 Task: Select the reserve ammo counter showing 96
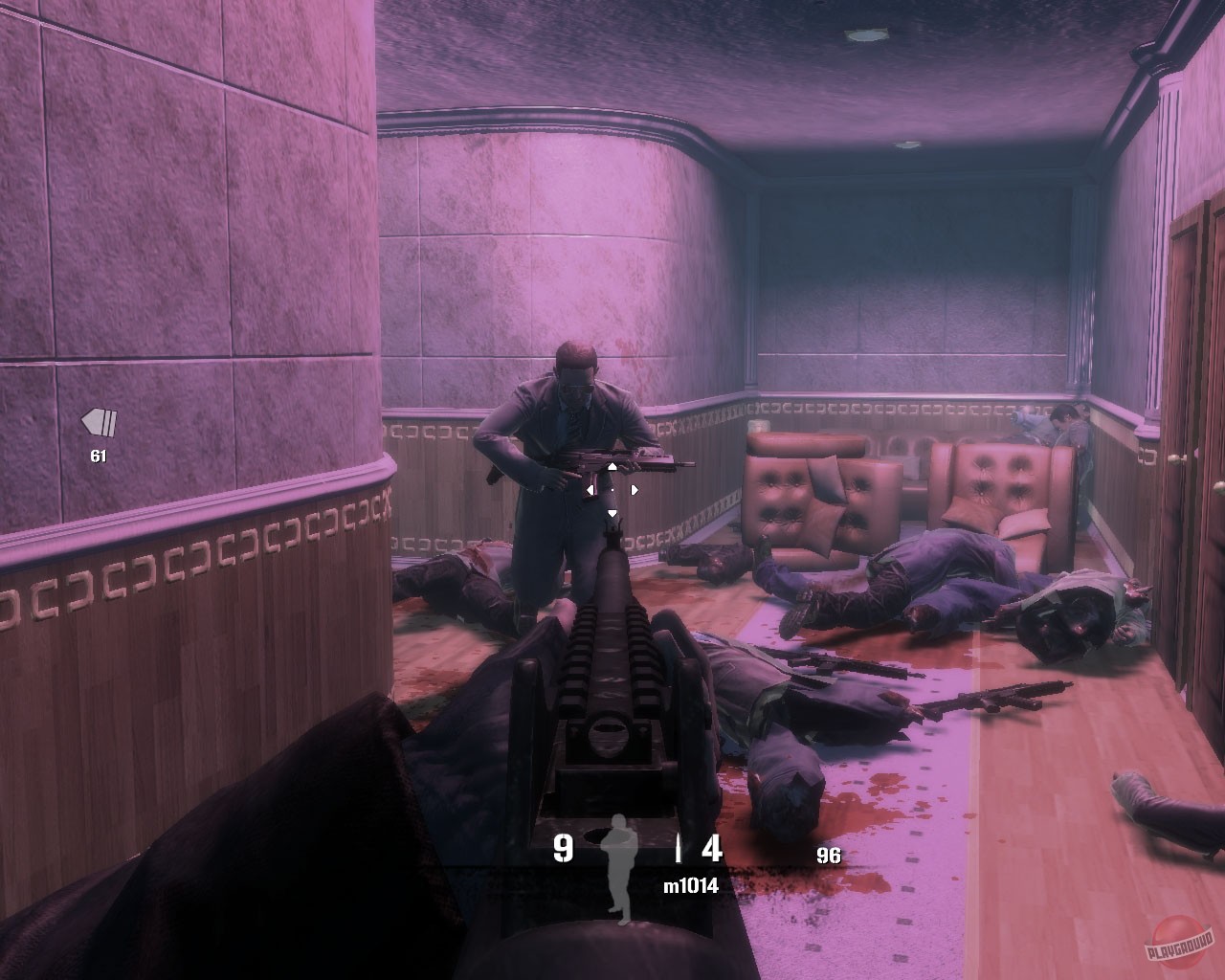point(828,855)
